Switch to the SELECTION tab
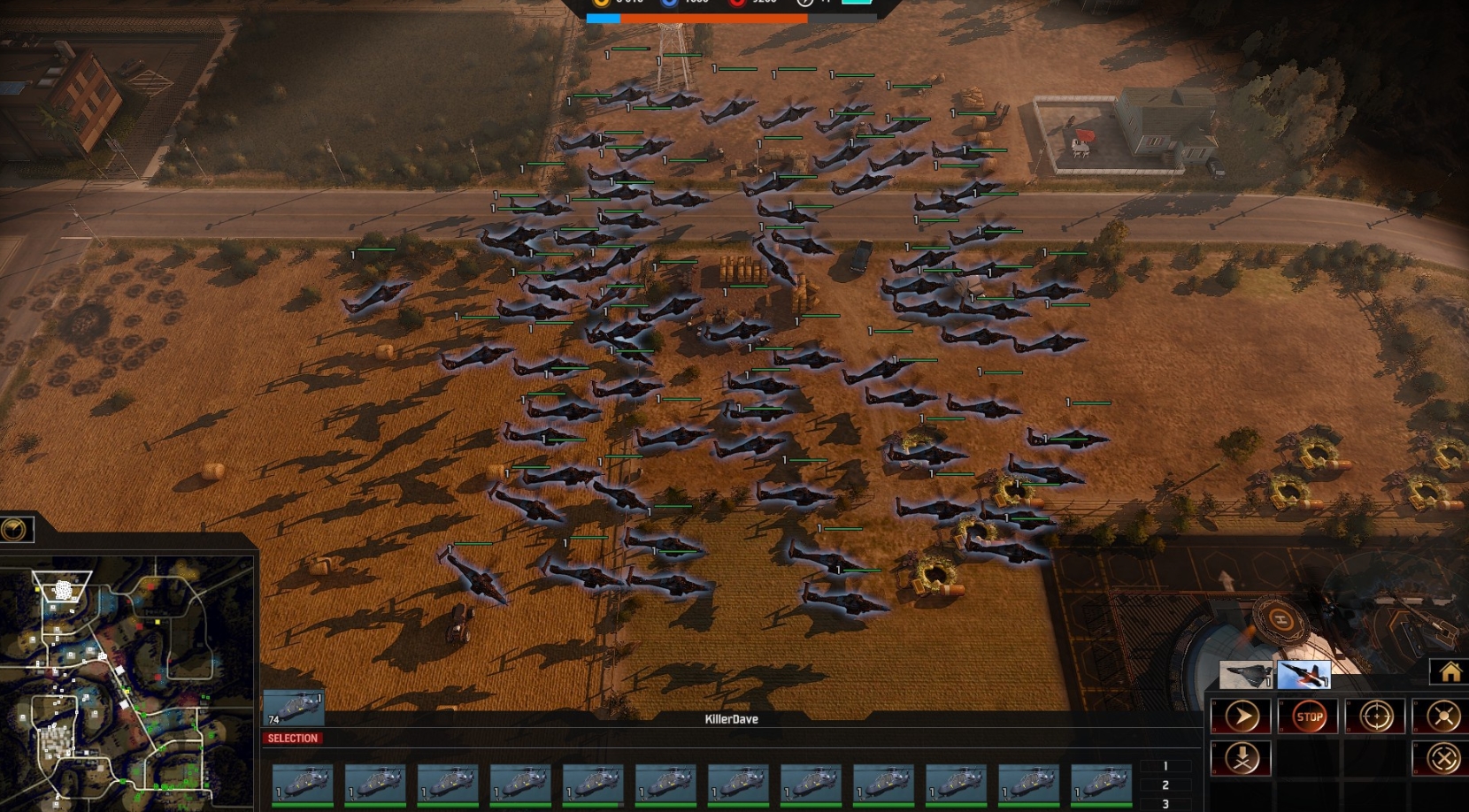Image resolution: width=1469 pixels, height=812 pixels. [292, 739]
